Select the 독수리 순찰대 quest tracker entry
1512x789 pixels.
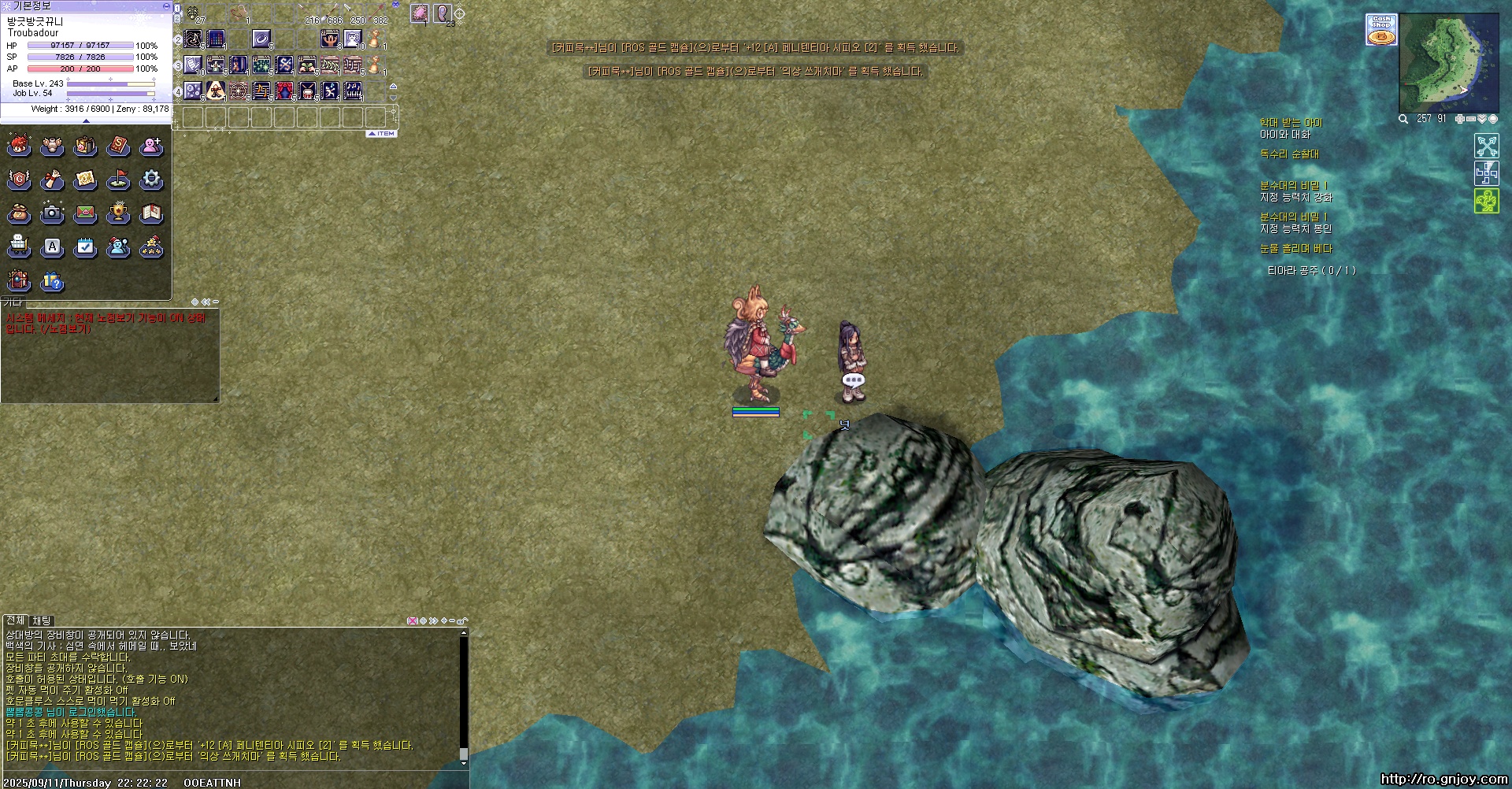click(x=1289, y=154)
